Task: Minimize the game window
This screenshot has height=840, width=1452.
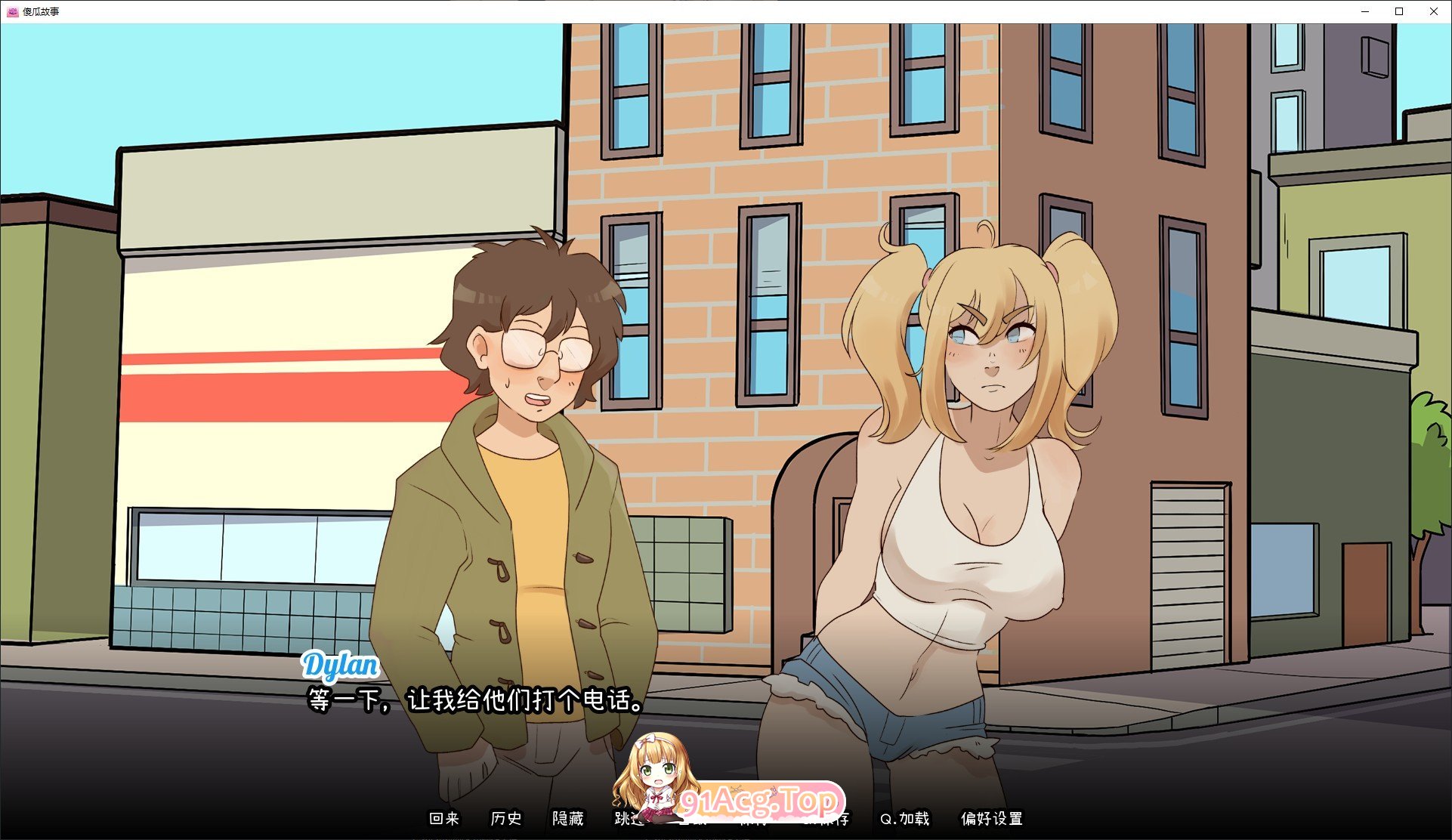Action: 1365,11
